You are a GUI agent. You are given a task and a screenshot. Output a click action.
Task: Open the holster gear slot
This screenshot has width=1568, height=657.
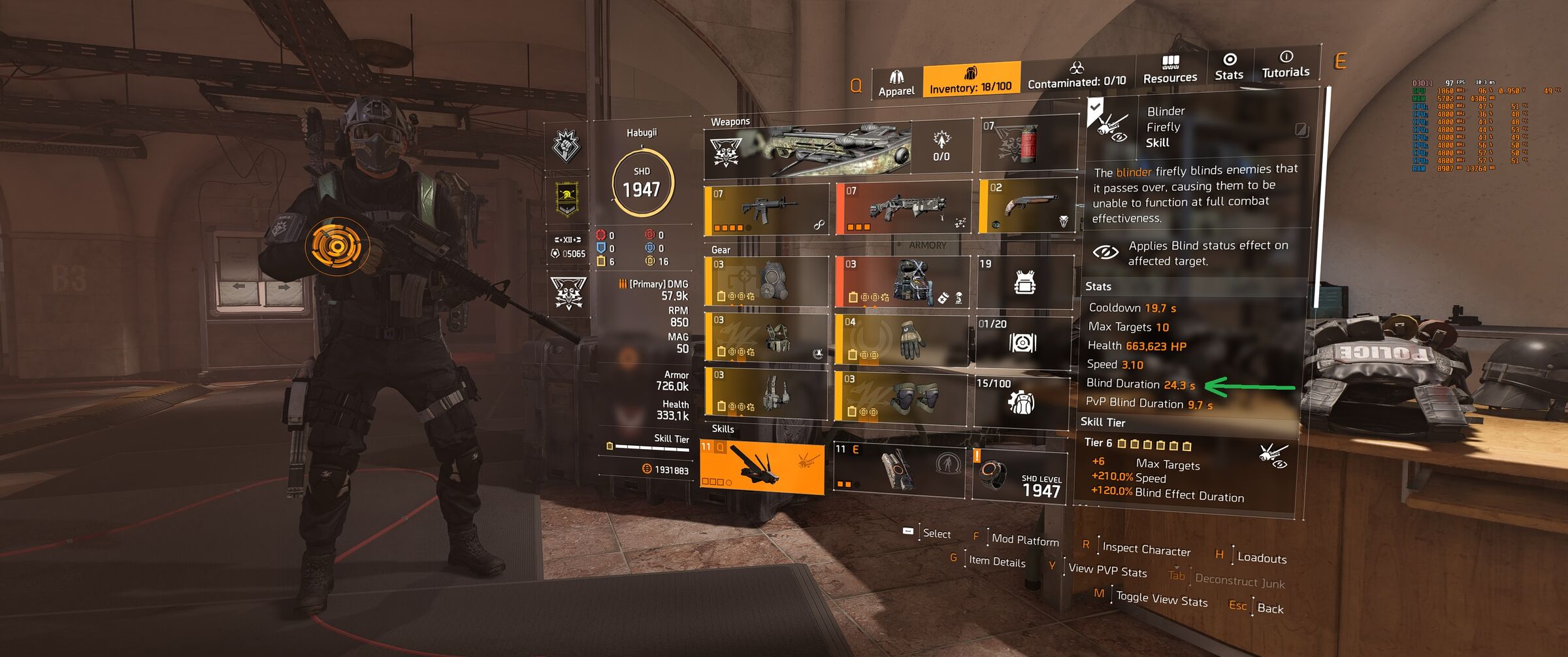click(766, 393)
